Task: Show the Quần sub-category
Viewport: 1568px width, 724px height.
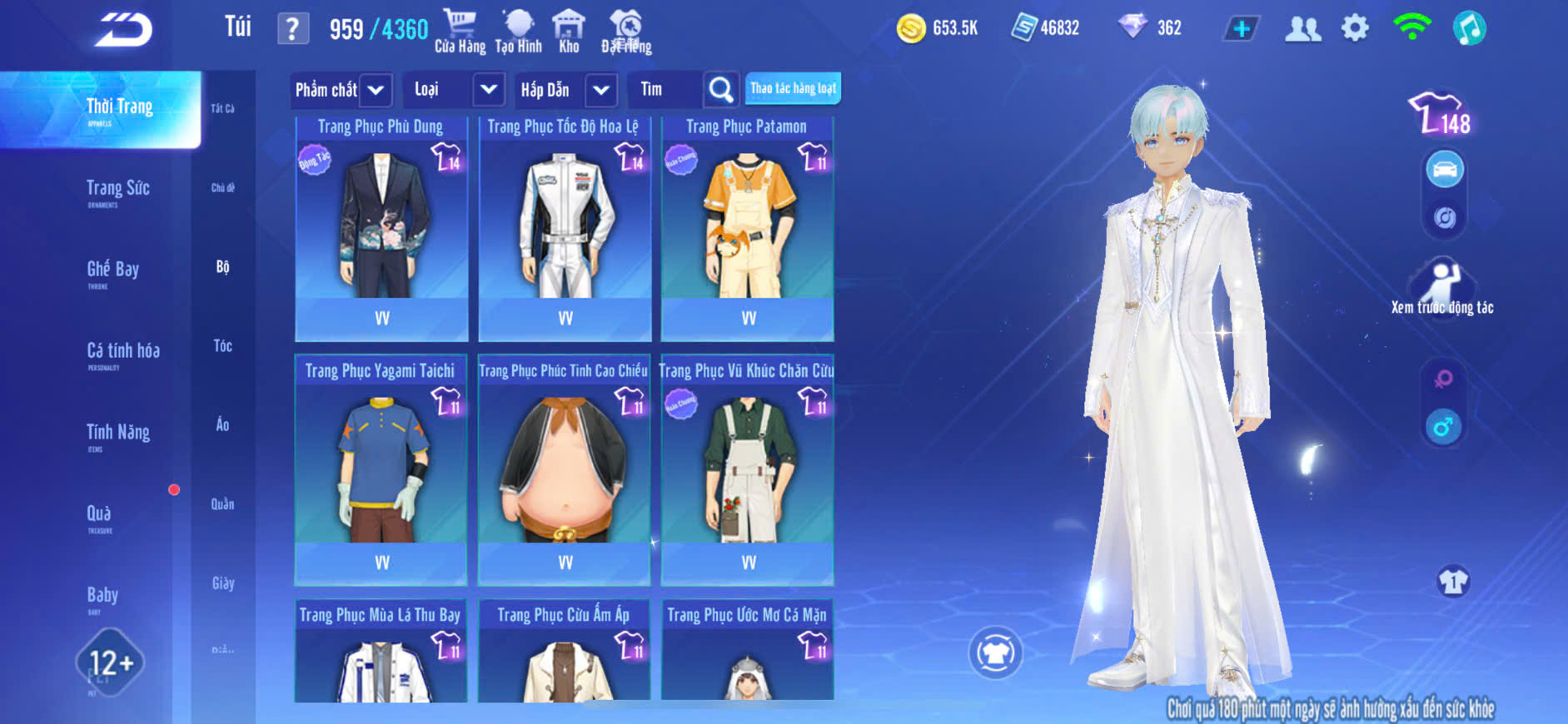Action: 222,503
